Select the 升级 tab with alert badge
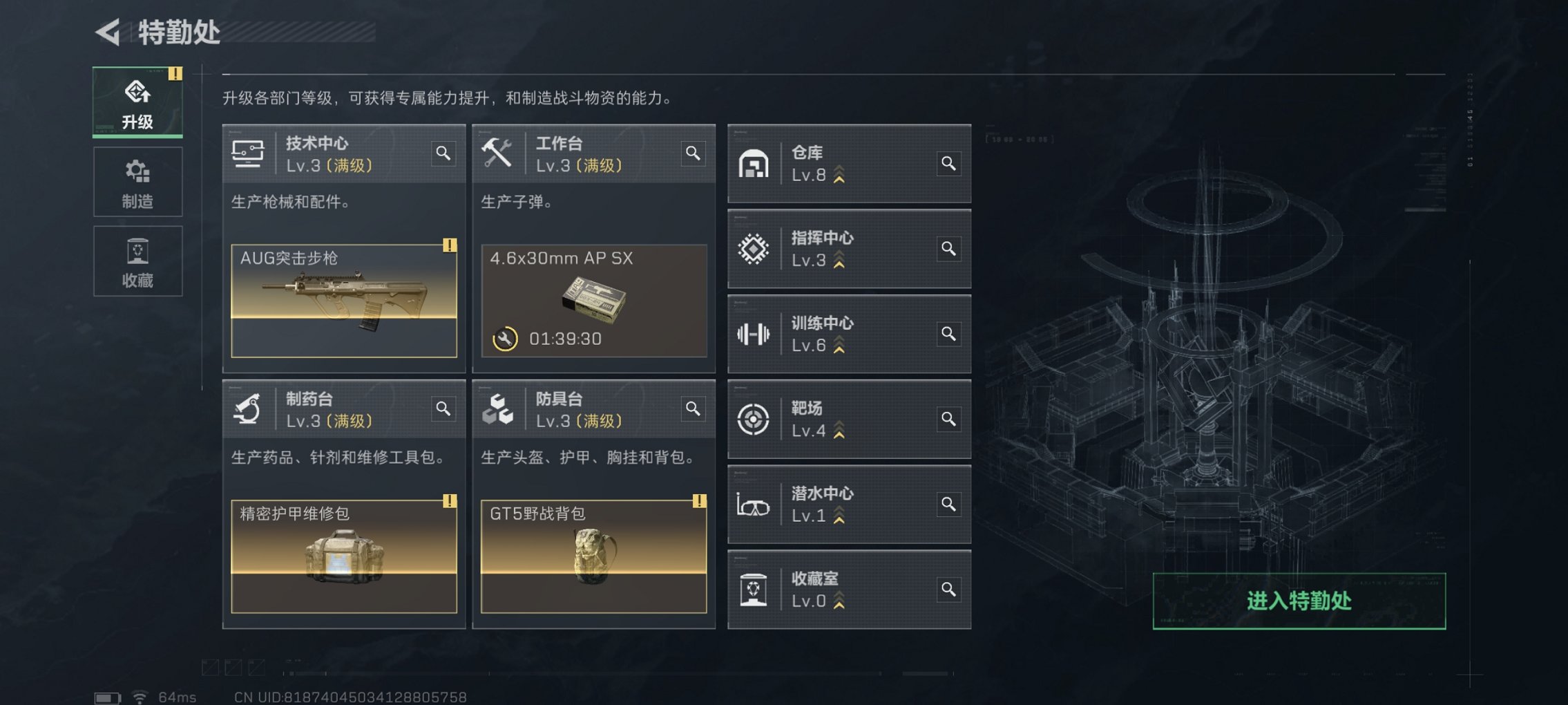The image size is (1568, 705). (x=137, y=101)
